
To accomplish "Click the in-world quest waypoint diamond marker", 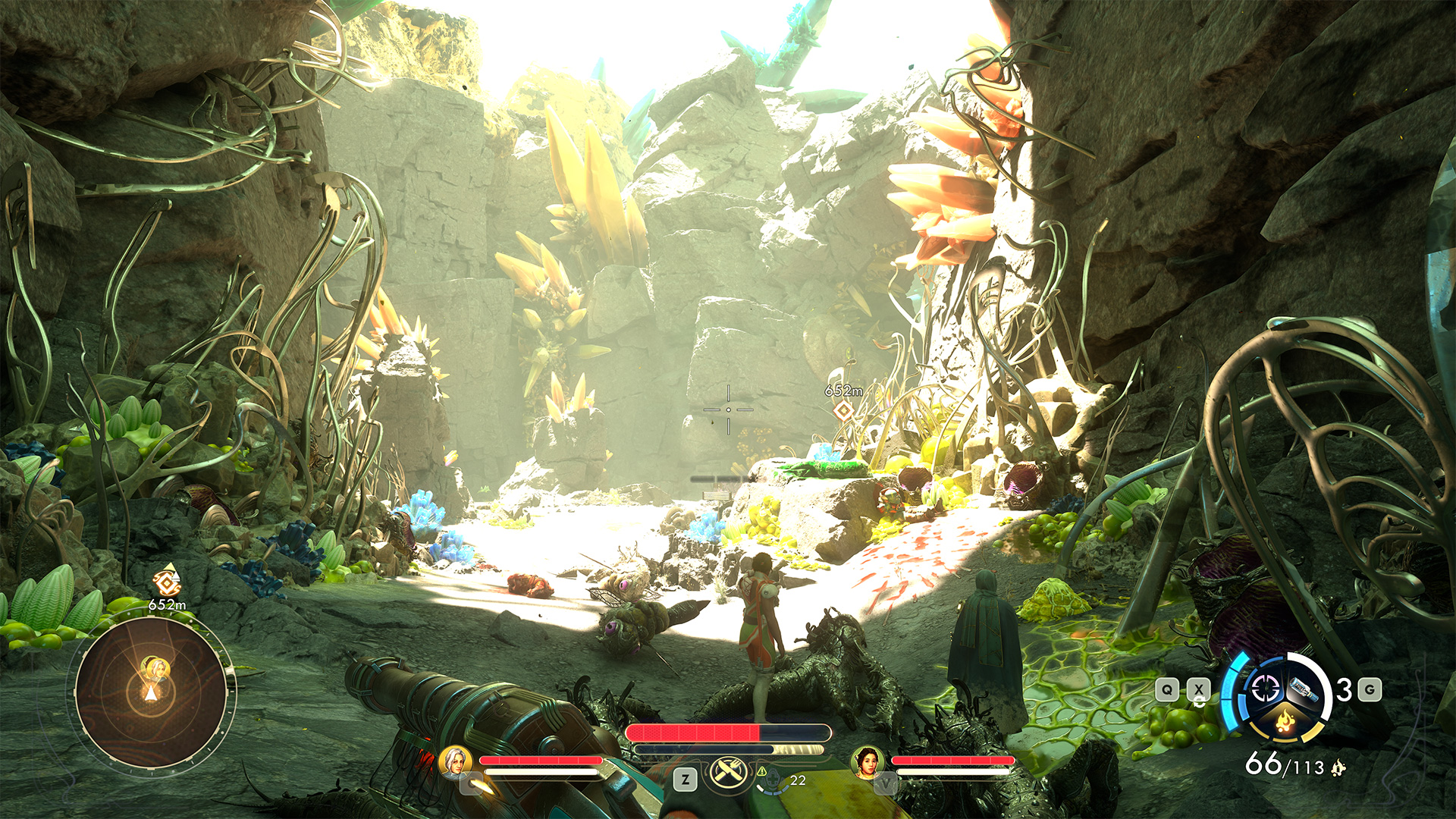I will point(843,411).
